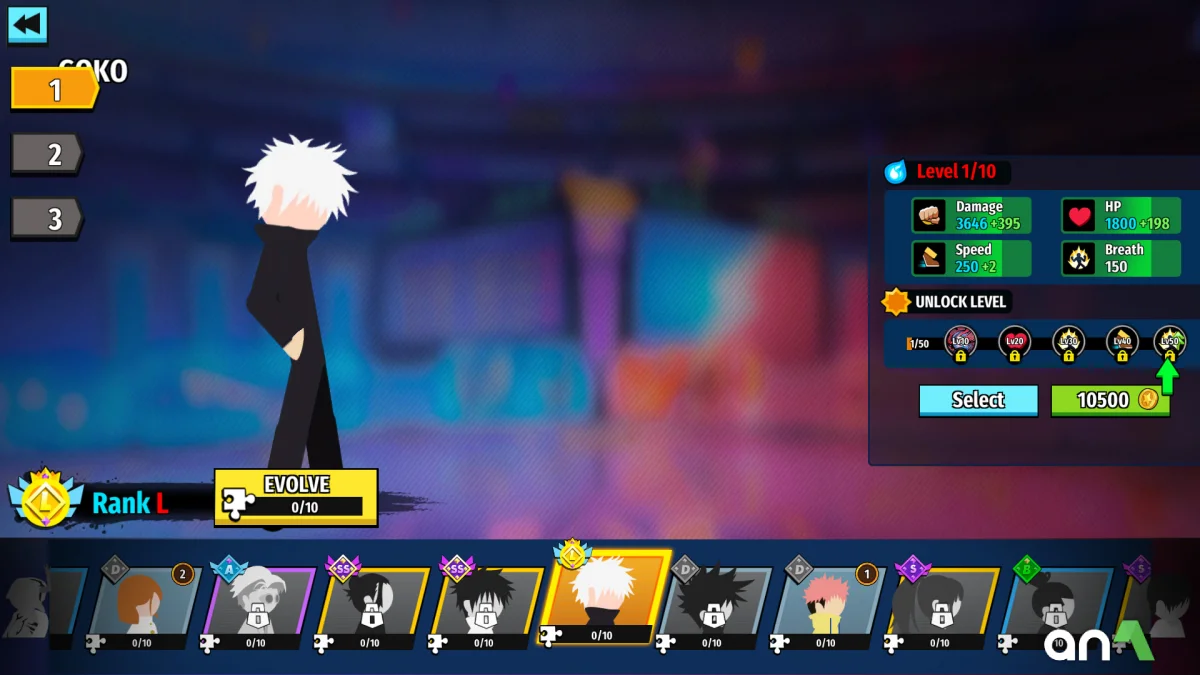Upgrade level for 10500 coins
The height and width of the screenshot is (675, 1200).
[1110, 400]
